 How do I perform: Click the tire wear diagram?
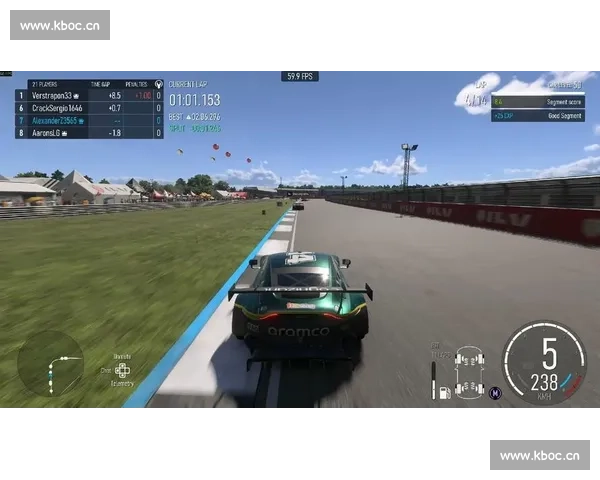pos(469,370)
